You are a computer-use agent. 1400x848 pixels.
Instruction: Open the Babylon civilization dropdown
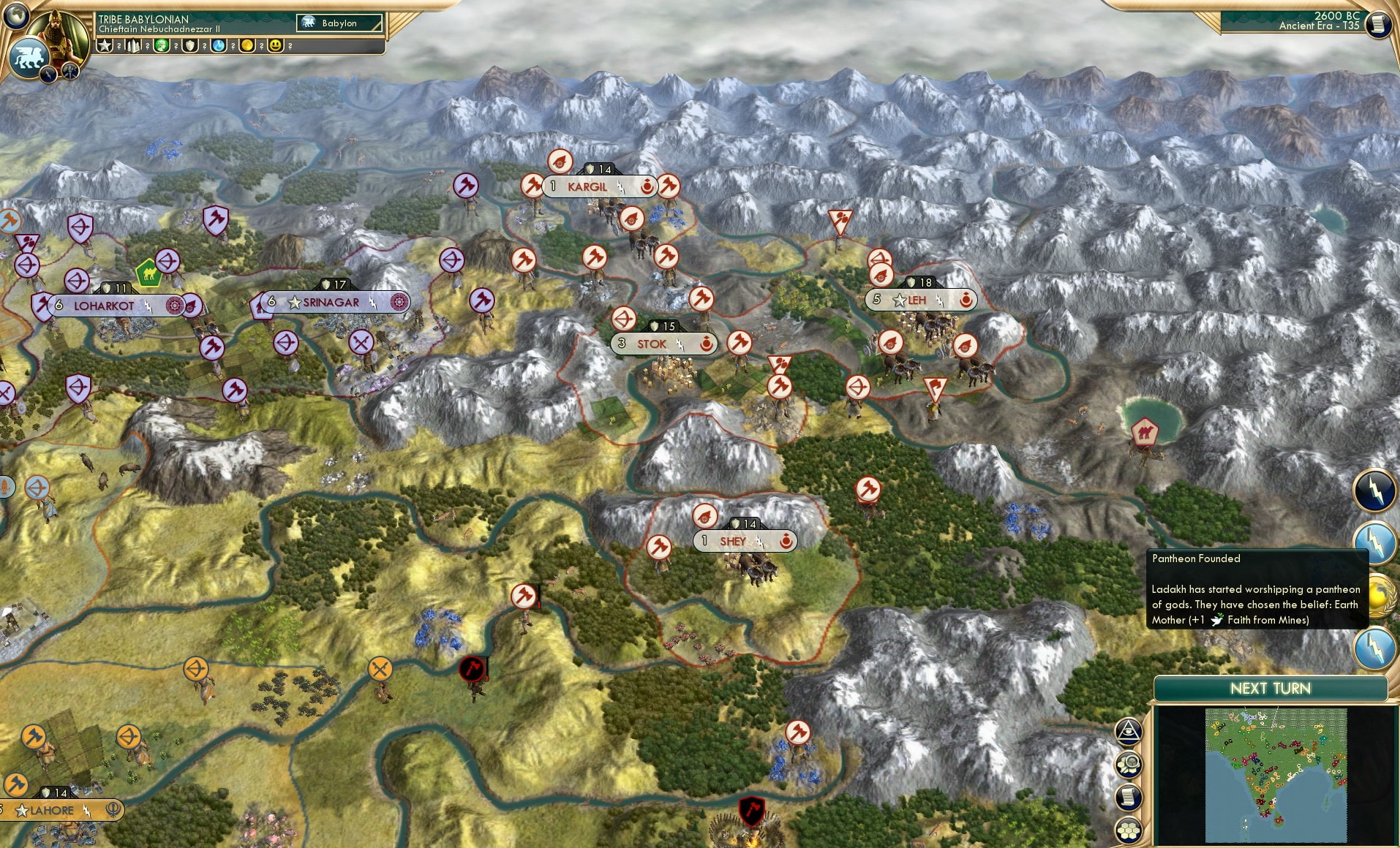click(338, 23)
